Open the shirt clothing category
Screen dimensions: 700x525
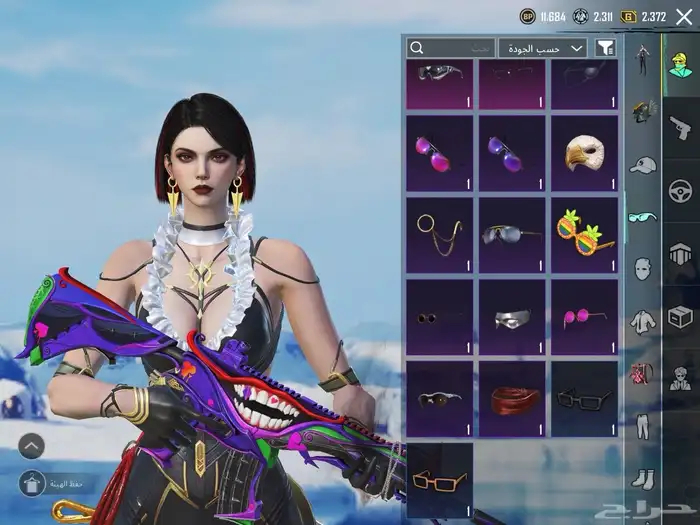pyautogui.click(x=642, y=322)
